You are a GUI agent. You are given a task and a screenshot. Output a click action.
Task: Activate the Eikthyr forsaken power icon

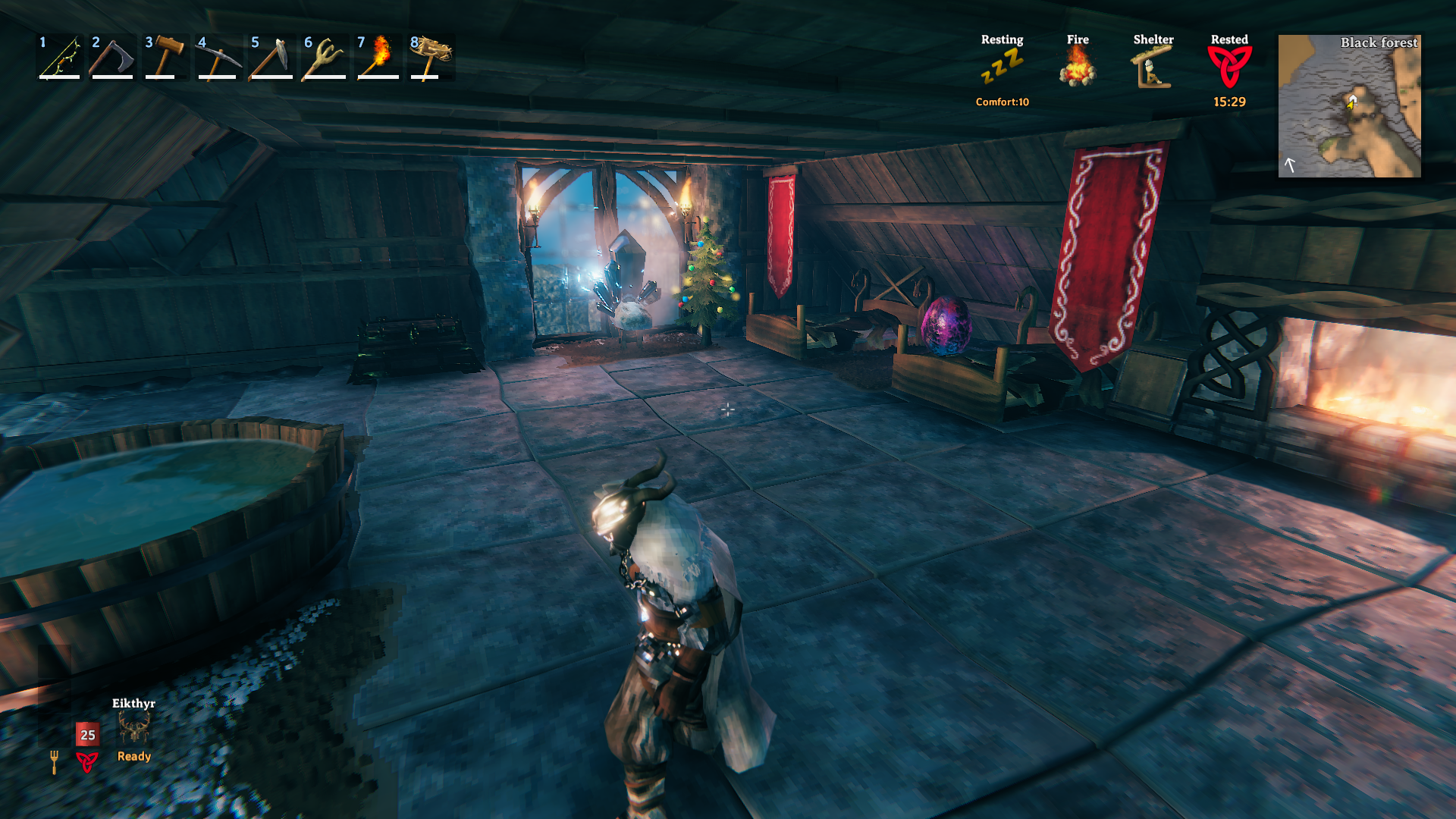[x=134, y=730]
